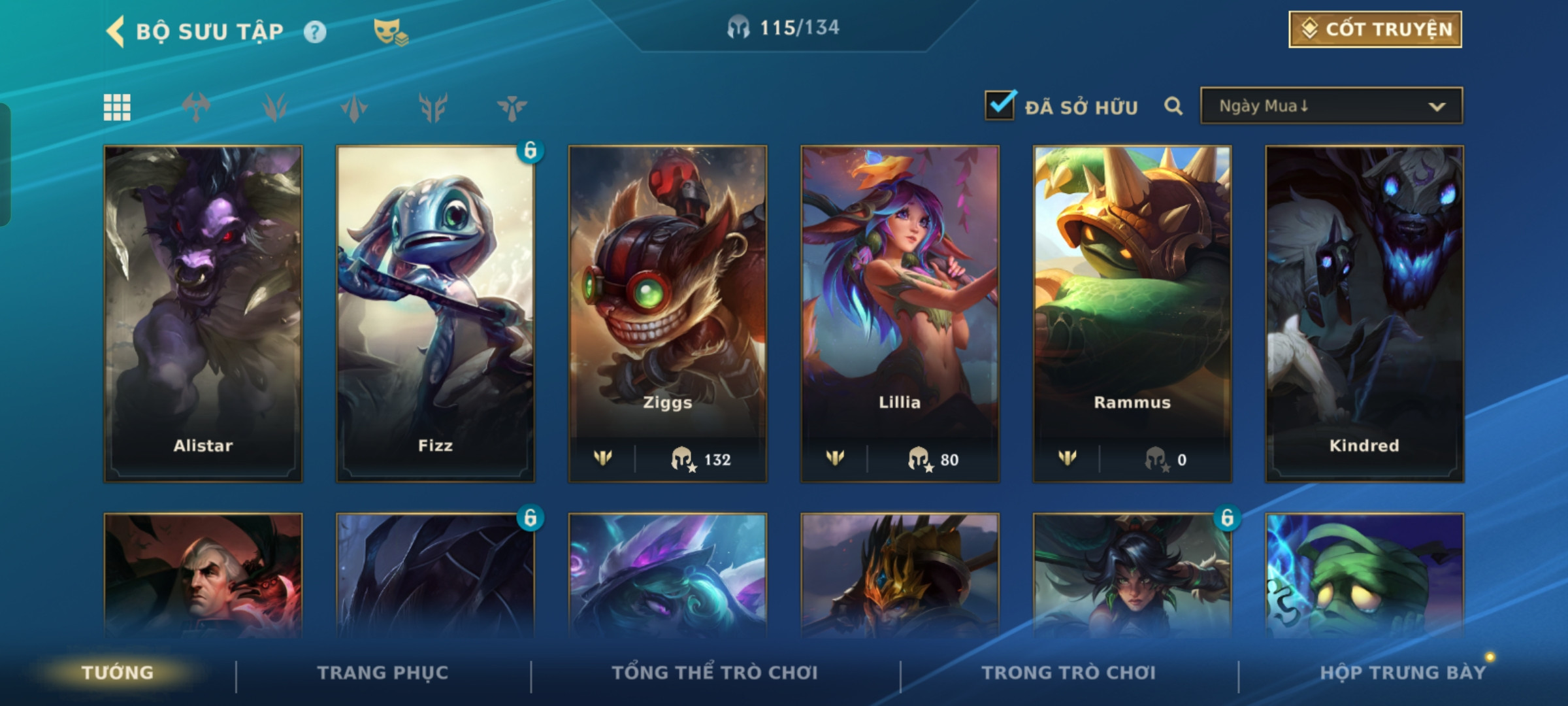Select the Alistar champion card

[203, 314]
